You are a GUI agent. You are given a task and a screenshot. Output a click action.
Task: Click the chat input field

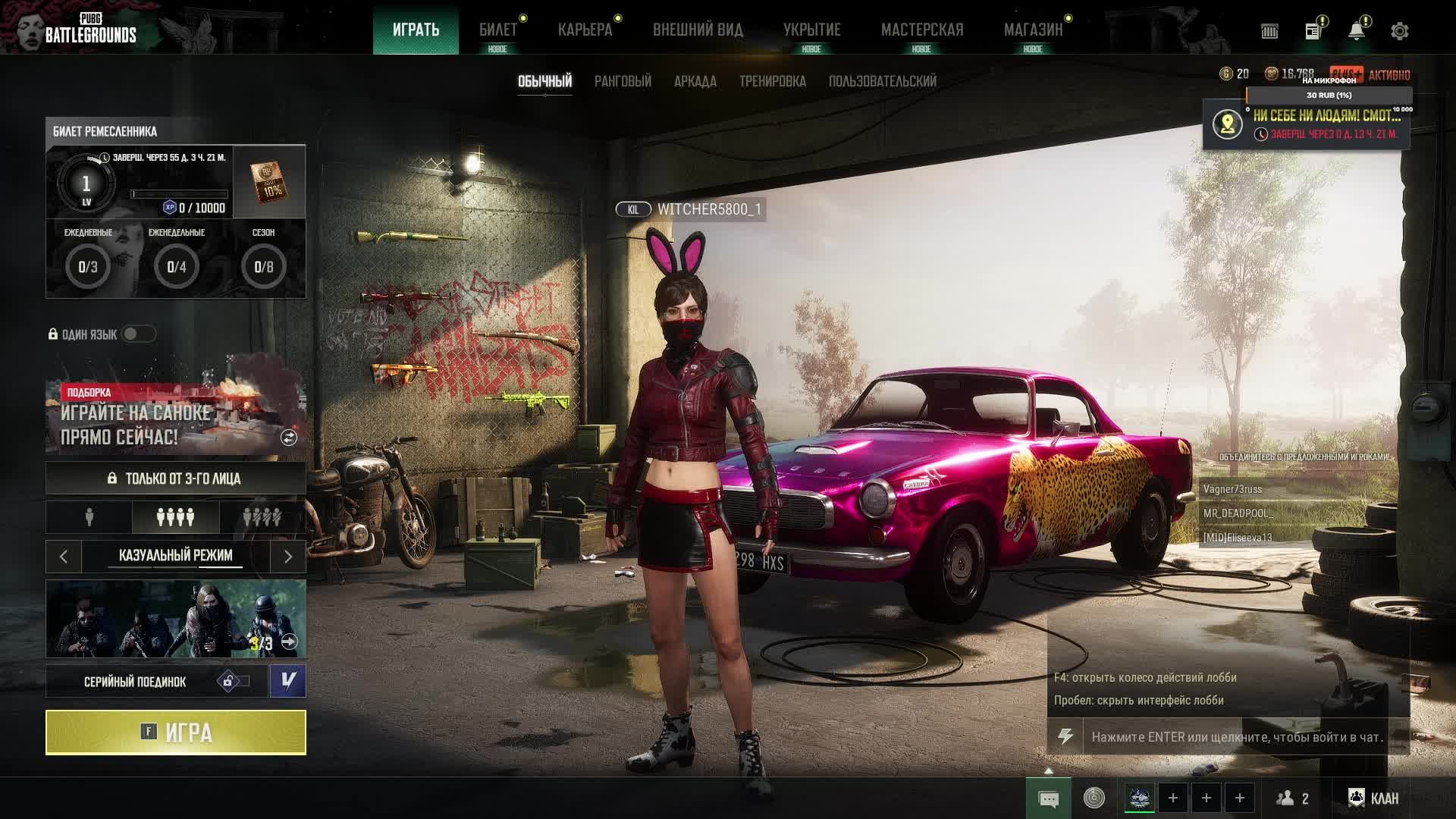[1236, 737]
